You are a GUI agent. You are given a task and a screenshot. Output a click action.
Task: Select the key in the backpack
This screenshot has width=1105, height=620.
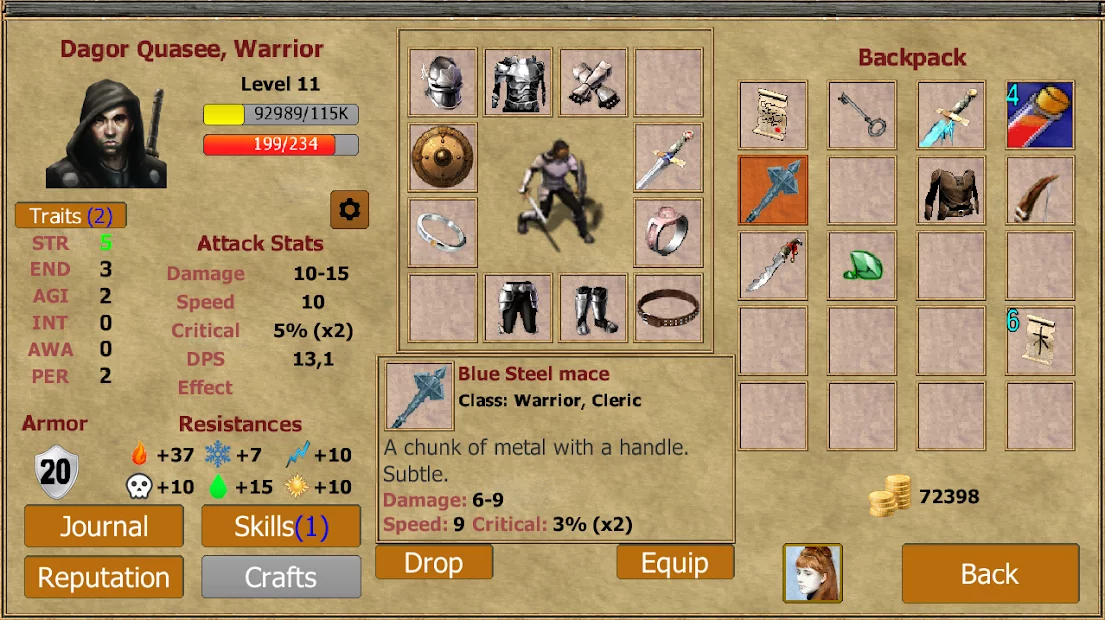pos(862,115)
